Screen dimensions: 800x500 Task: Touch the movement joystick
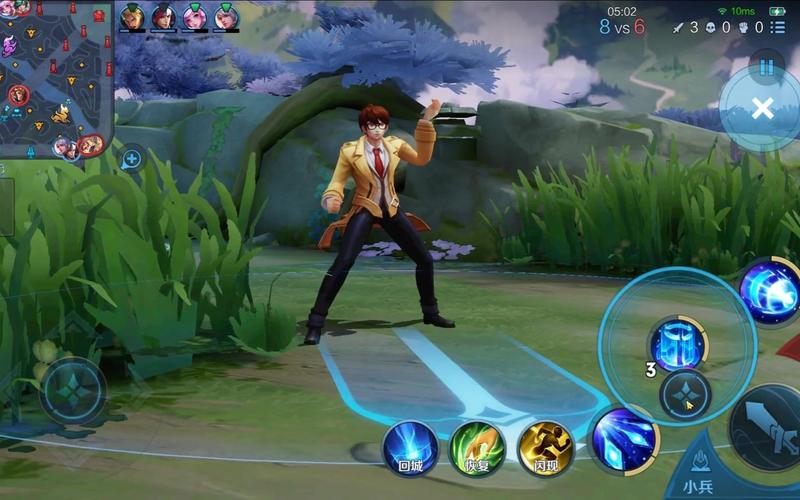pyautogui.click(x=72, y=390)
